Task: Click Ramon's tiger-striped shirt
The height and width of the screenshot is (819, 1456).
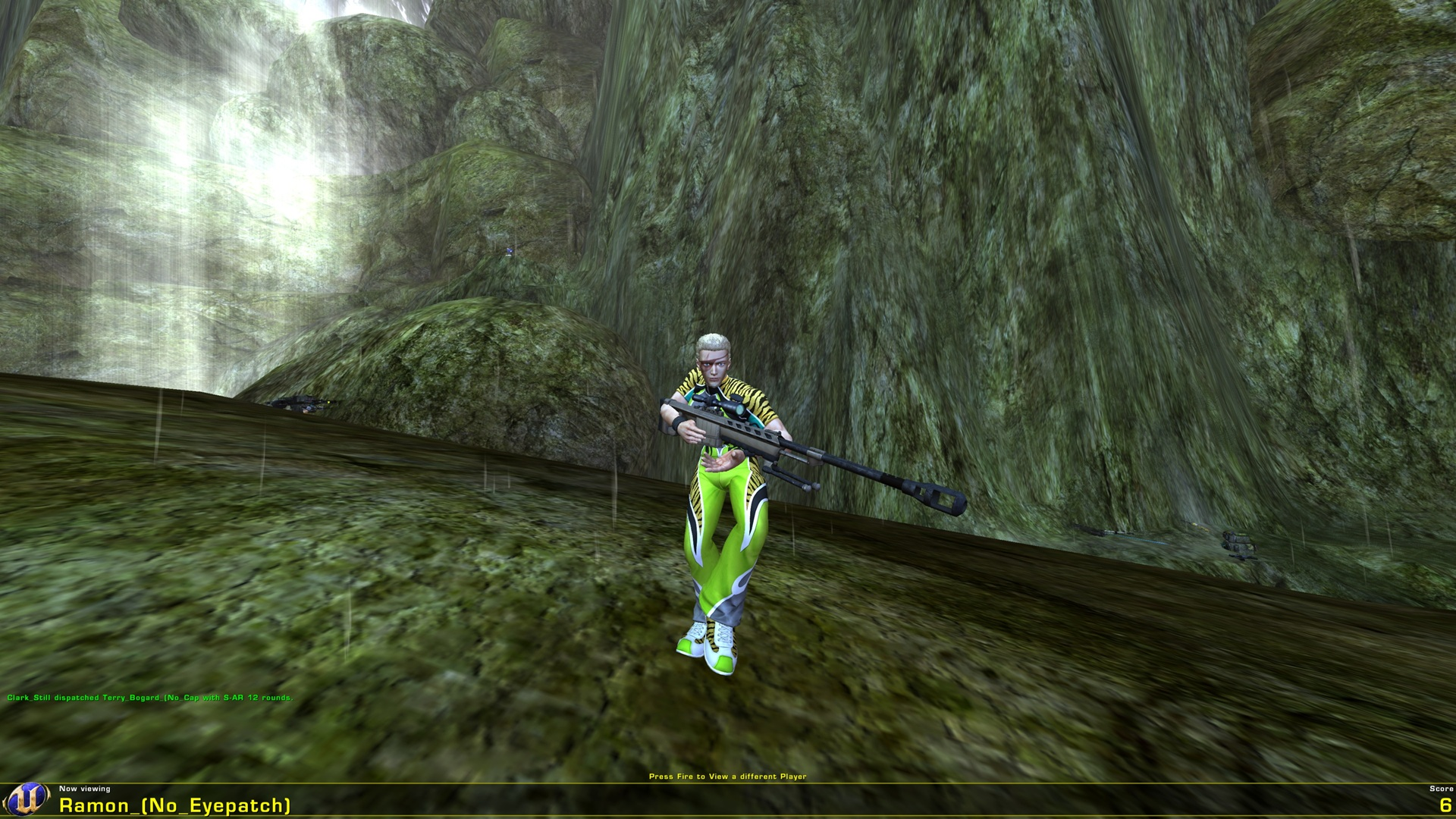Action: tap(739, 387)
